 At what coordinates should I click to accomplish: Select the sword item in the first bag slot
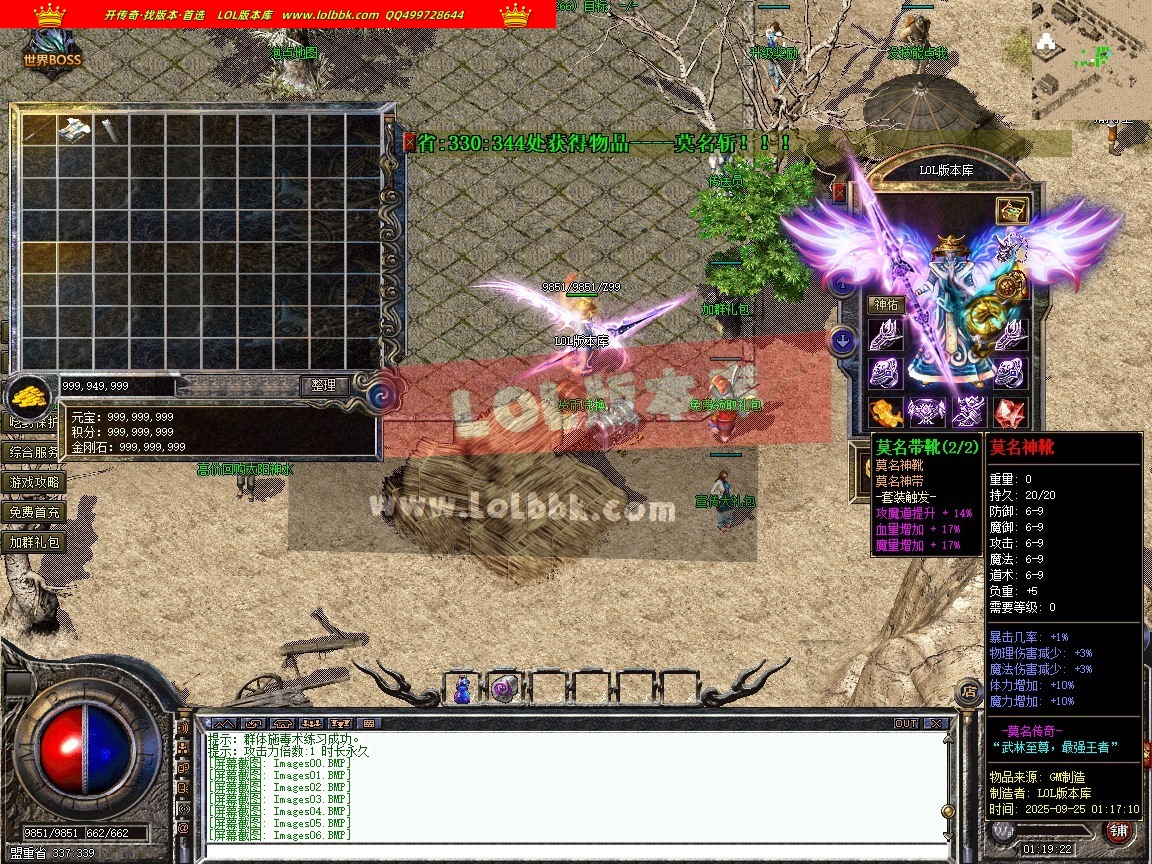(x=40, y=129)
